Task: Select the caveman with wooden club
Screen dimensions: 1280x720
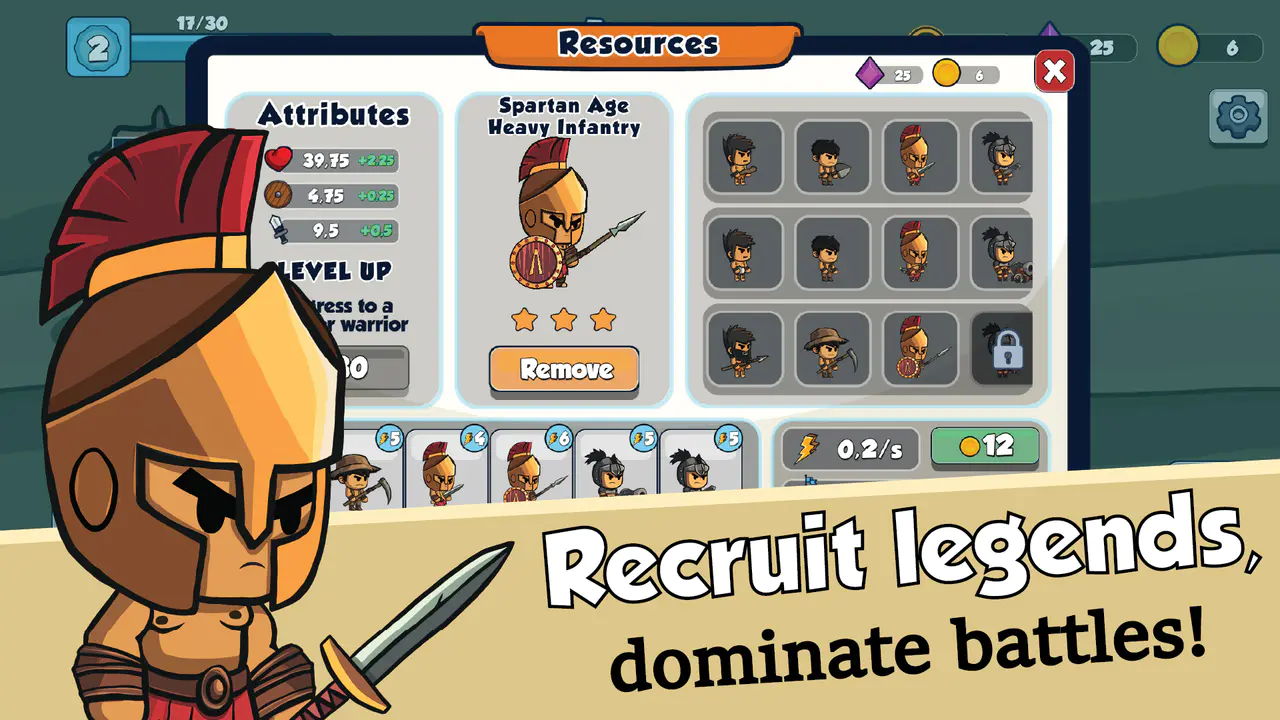Action: point(744,156)
